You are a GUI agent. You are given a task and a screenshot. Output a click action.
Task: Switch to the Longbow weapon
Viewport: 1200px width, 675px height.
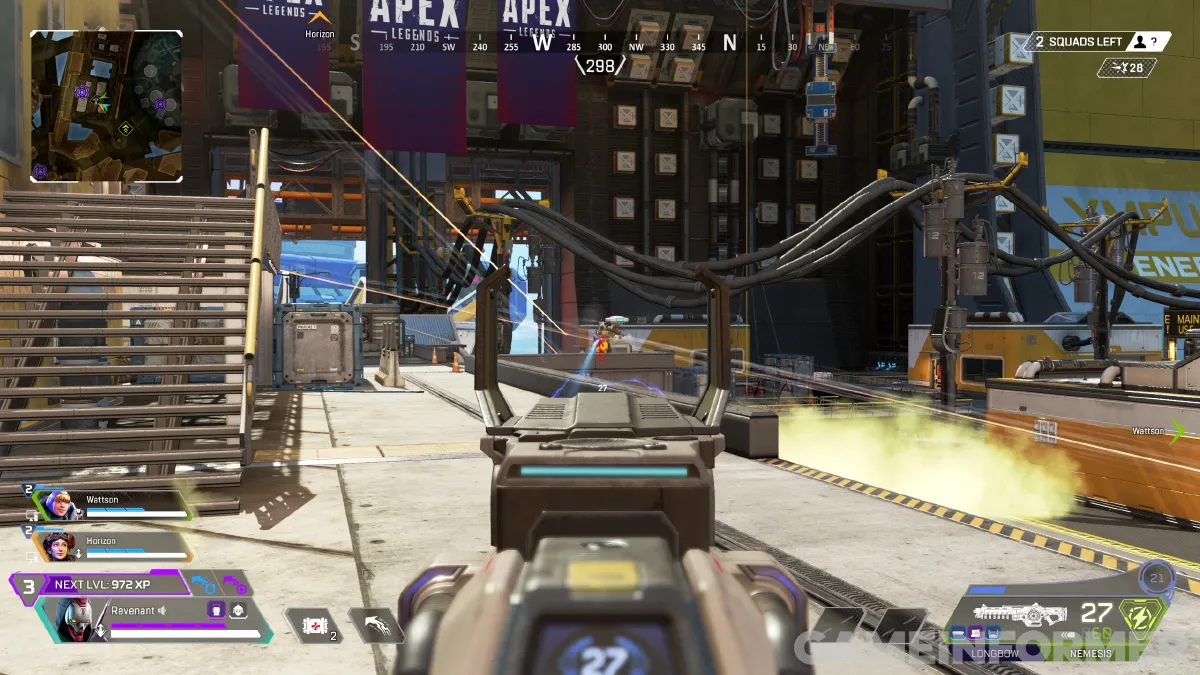click(x=994, y=652)
